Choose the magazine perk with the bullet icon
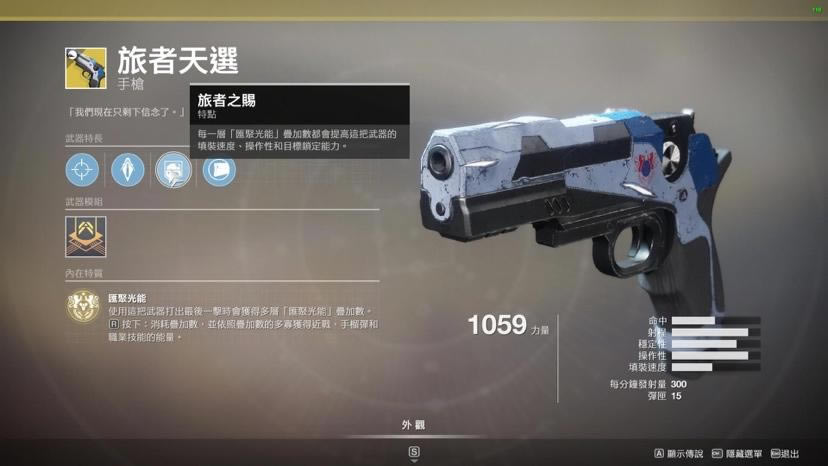This screenshot has height=466, width=828. point(128,170)
